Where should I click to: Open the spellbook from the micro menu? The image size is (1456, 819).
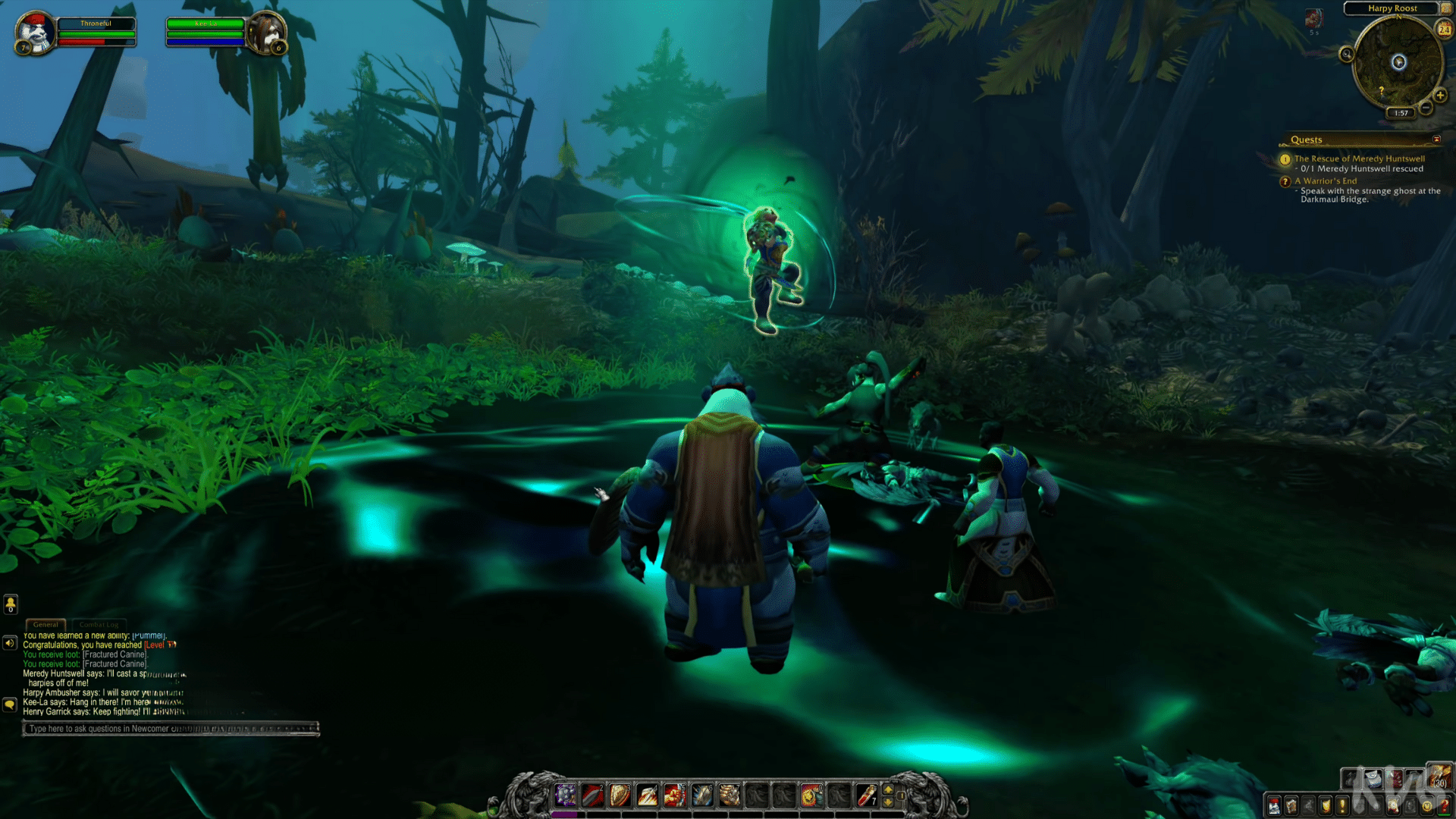pyautogui.click(x=1291, y=806)
